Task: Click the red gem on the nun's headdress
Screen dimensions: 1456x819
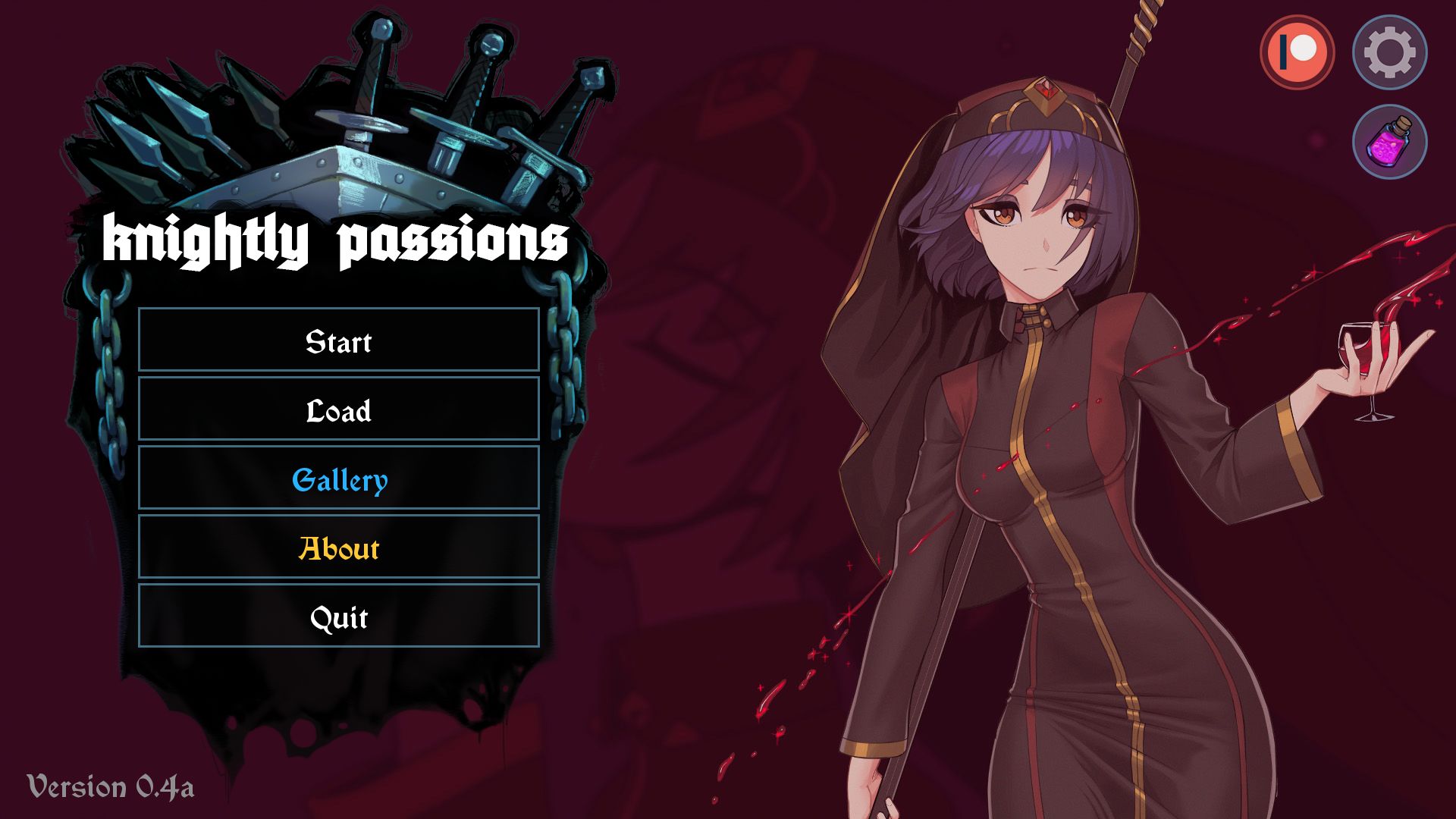Action: [1046, 89]
